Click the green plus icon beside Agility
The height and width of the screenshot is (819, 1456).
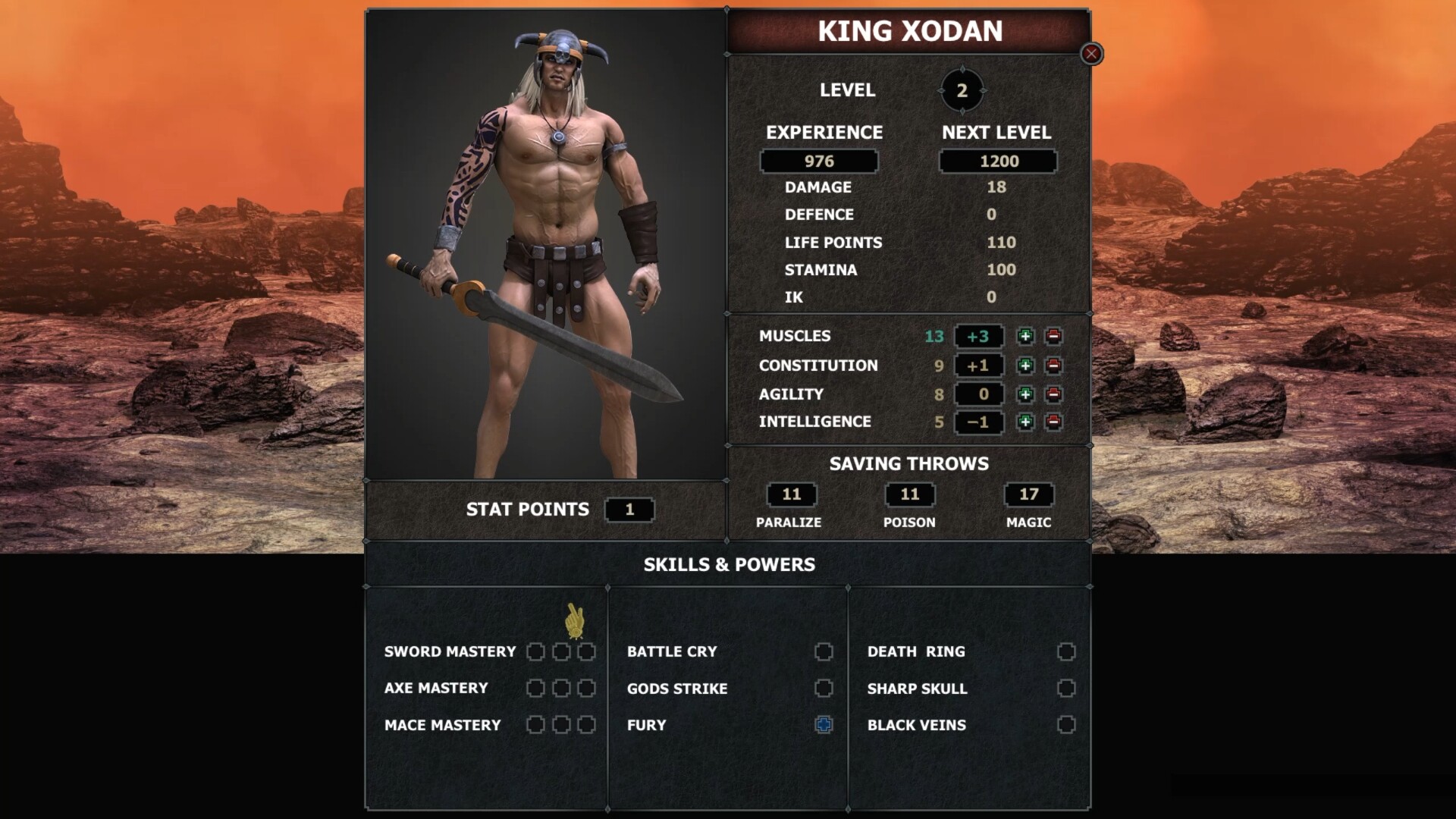tap(1028, 394)
